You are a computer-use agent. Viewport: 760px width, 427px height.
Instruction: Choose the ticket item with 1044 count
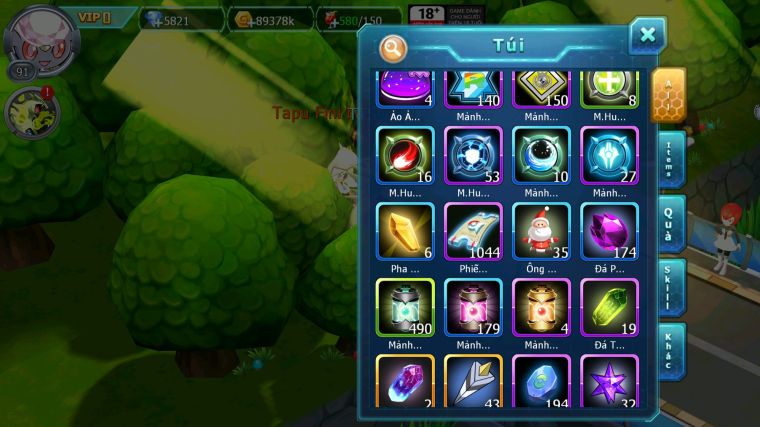coord(473,232)
